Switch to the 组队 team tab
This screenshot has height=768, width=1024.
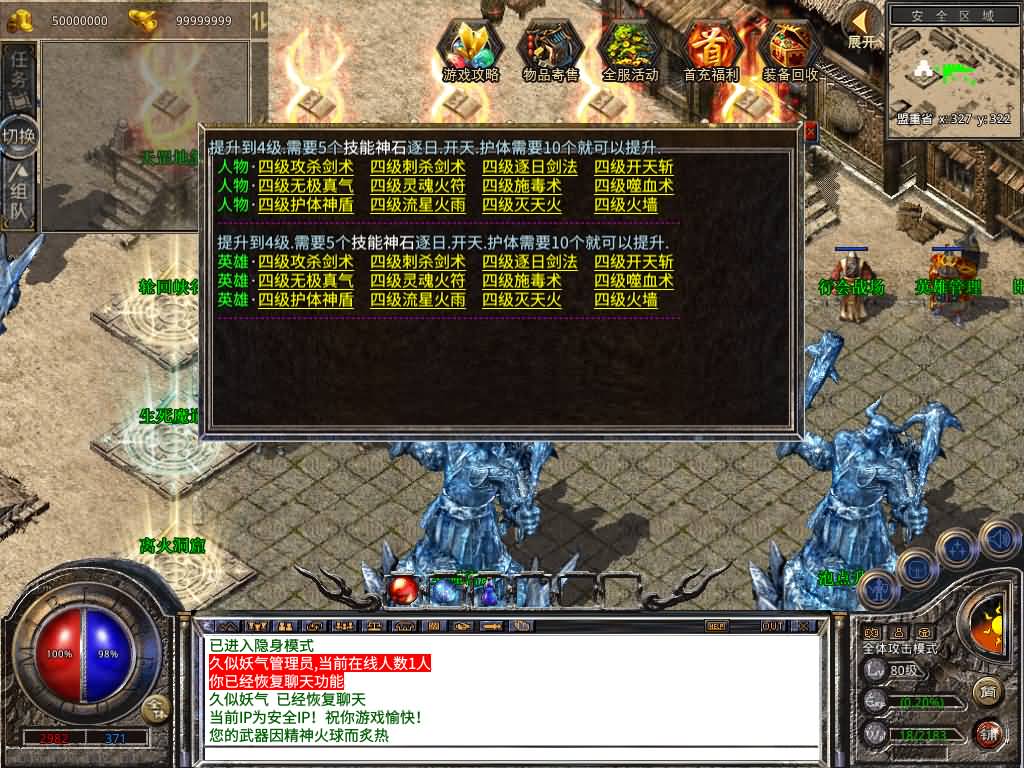pyautogui.click(x=19, y=193)
